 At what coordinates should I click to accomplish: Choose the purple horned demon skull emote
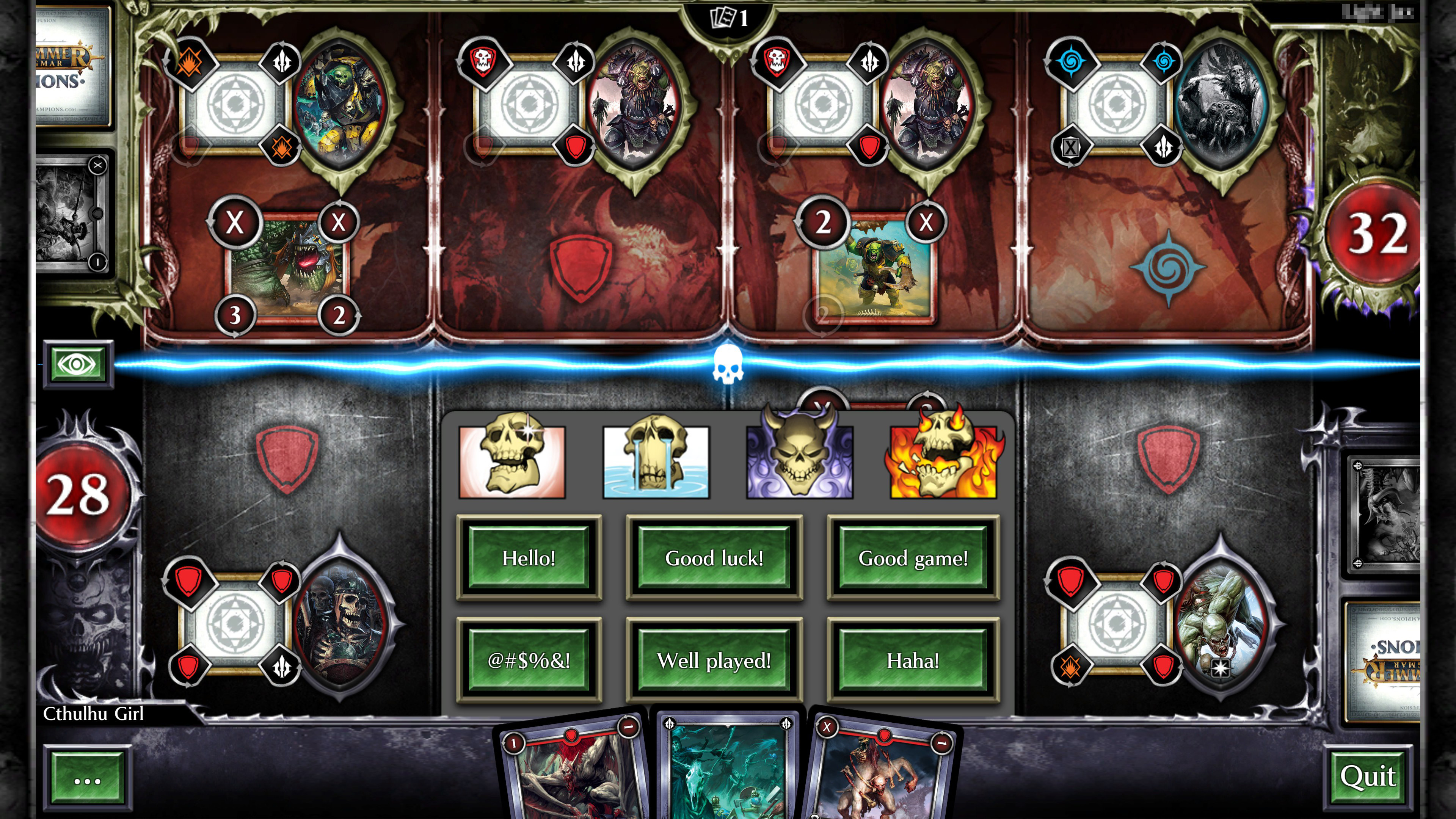(800, 462)
